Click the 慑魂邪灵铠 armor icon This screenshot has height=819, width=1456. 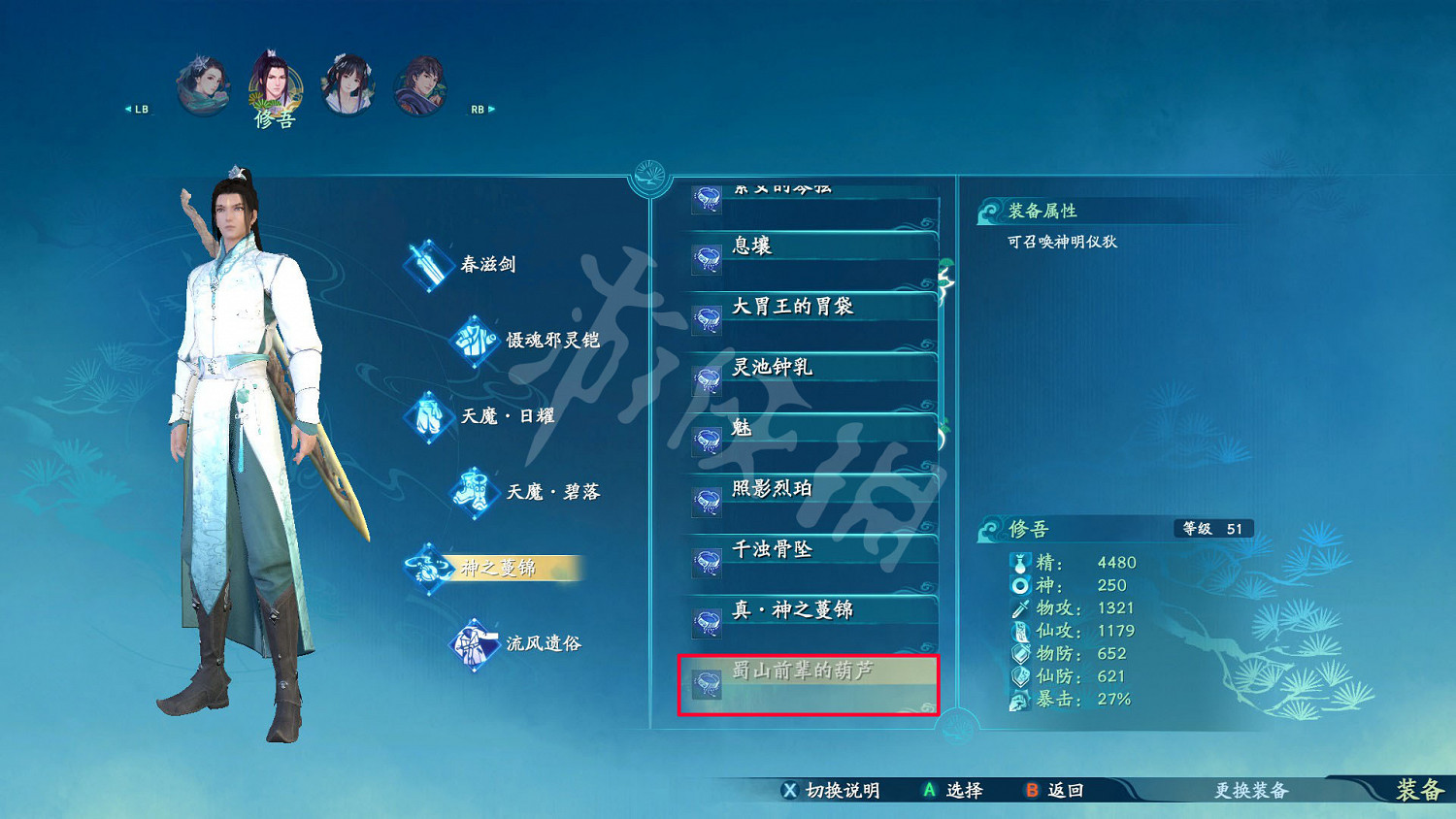tap(473, 341)
